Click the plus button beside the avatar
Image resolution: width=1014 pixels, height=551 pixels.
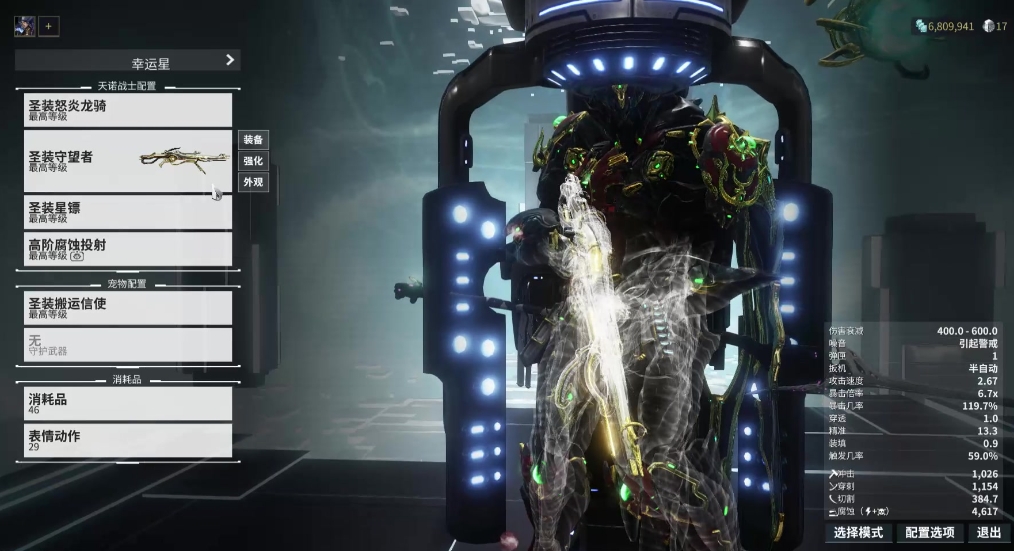click(49, 27)
